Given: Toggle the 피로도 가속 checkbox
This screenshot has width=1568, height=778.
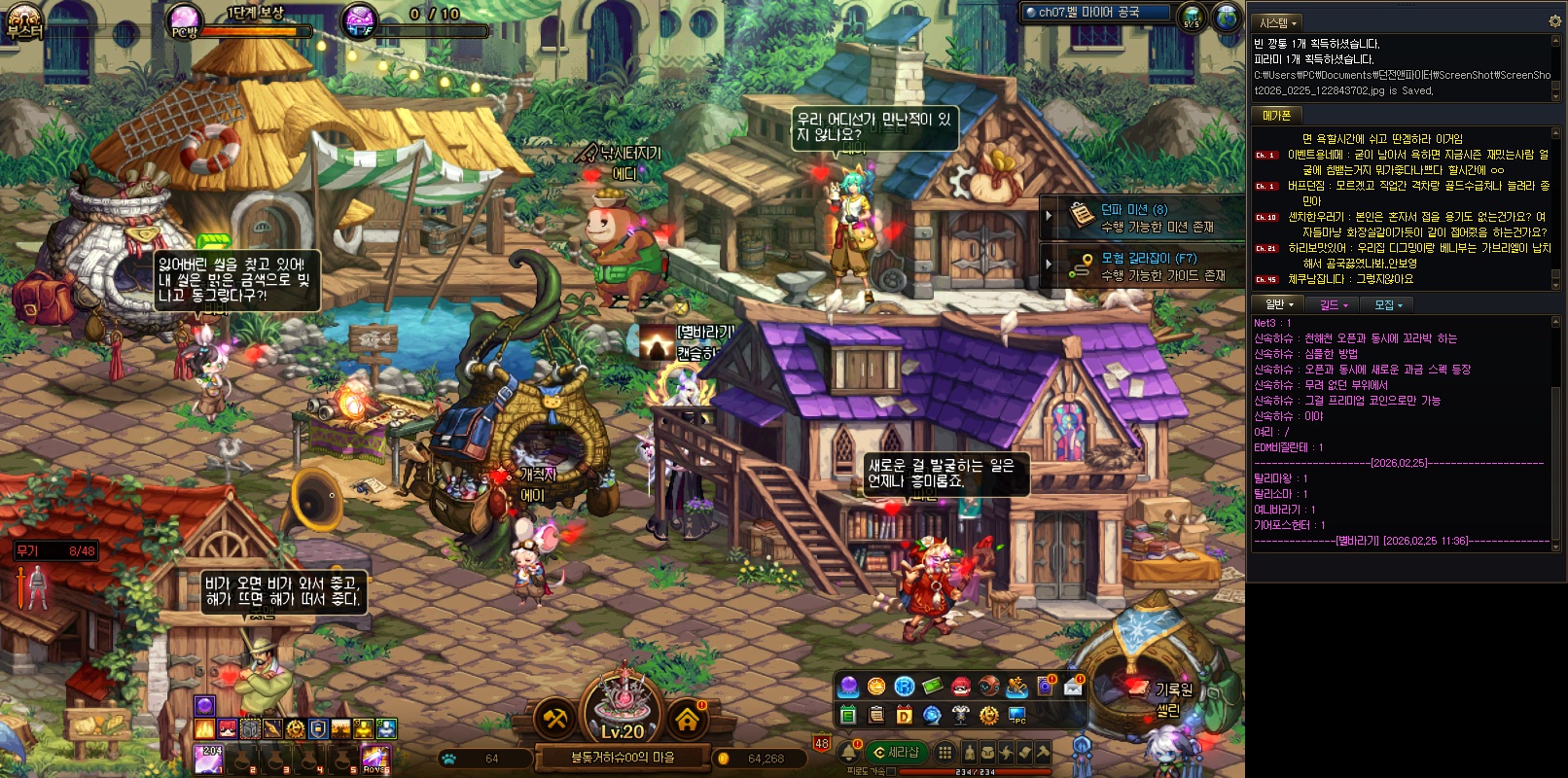Looking at the screenshot, I should [x=891, y=771].
